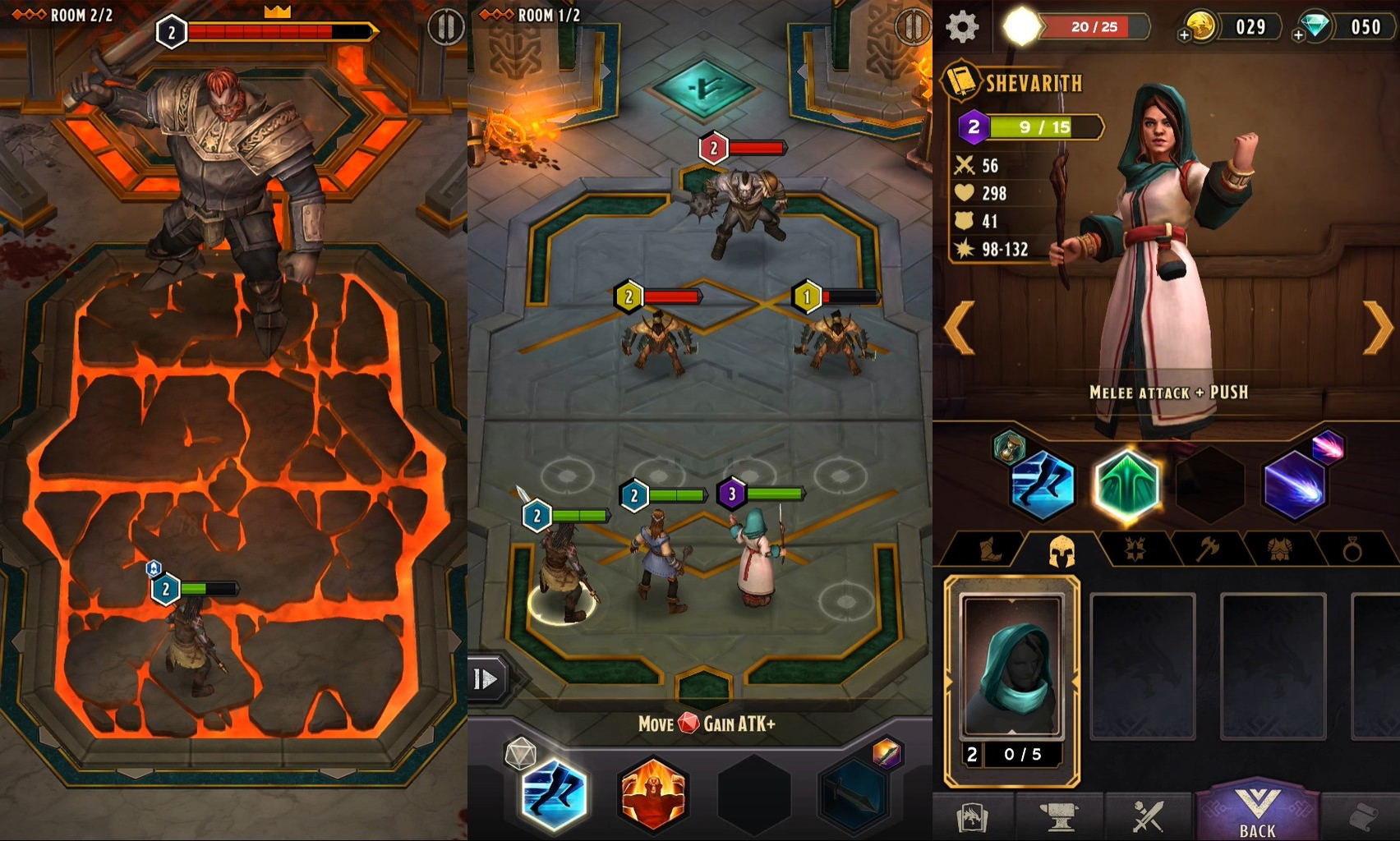Show the previous hero with the left arrow
The width and height of the screenshot is (1400, 841).
[x=960, y=327]
